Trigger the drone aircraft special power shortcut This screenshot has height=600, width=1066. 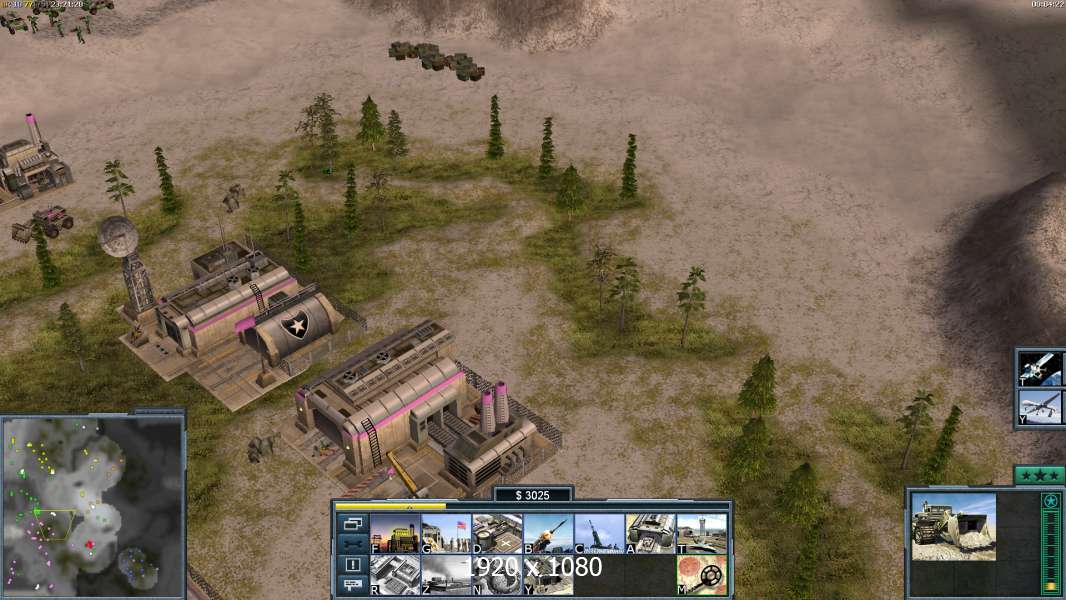click(x=1041, y=407)
